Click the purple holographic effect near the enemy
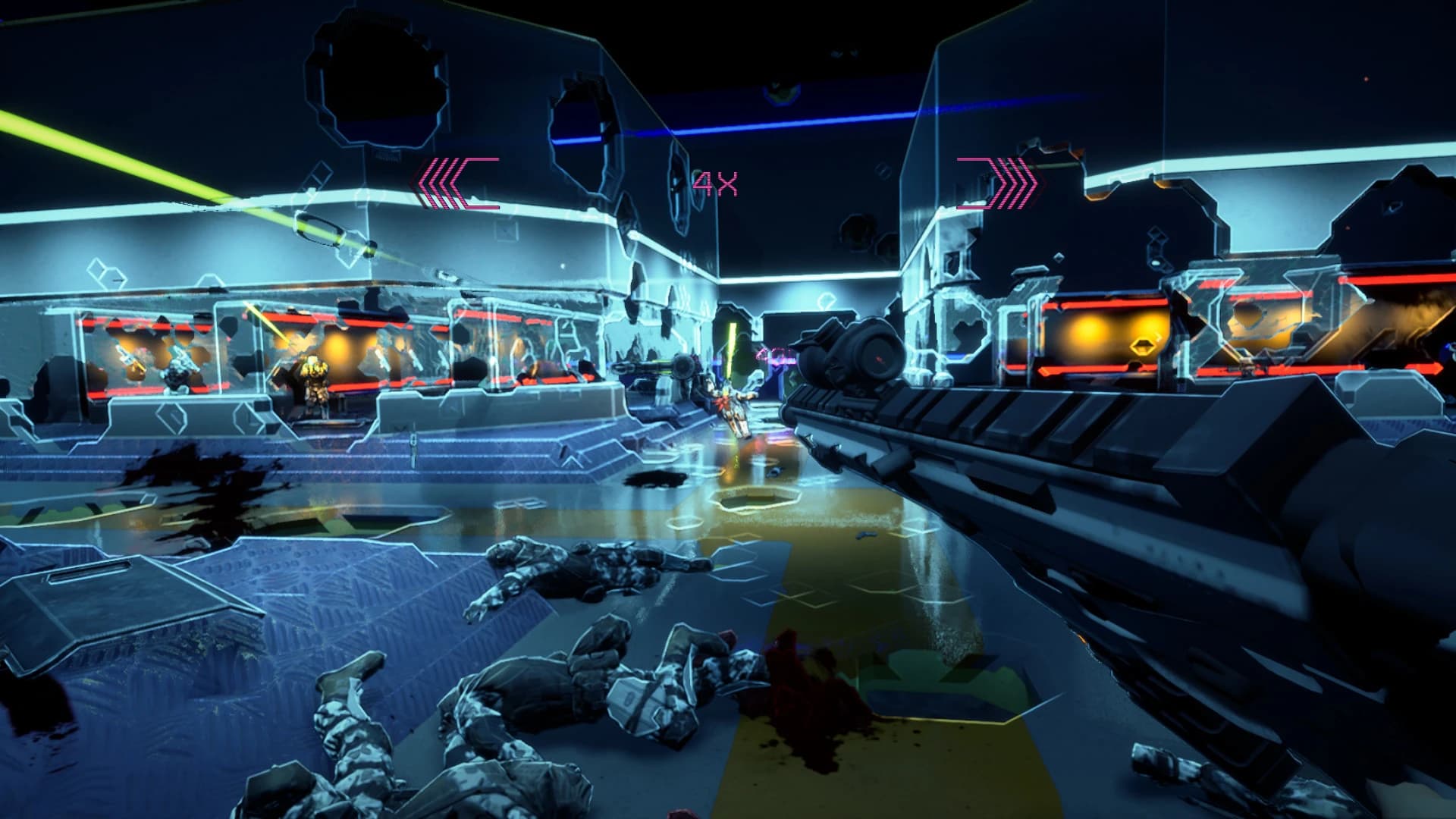 click(774, 356)
